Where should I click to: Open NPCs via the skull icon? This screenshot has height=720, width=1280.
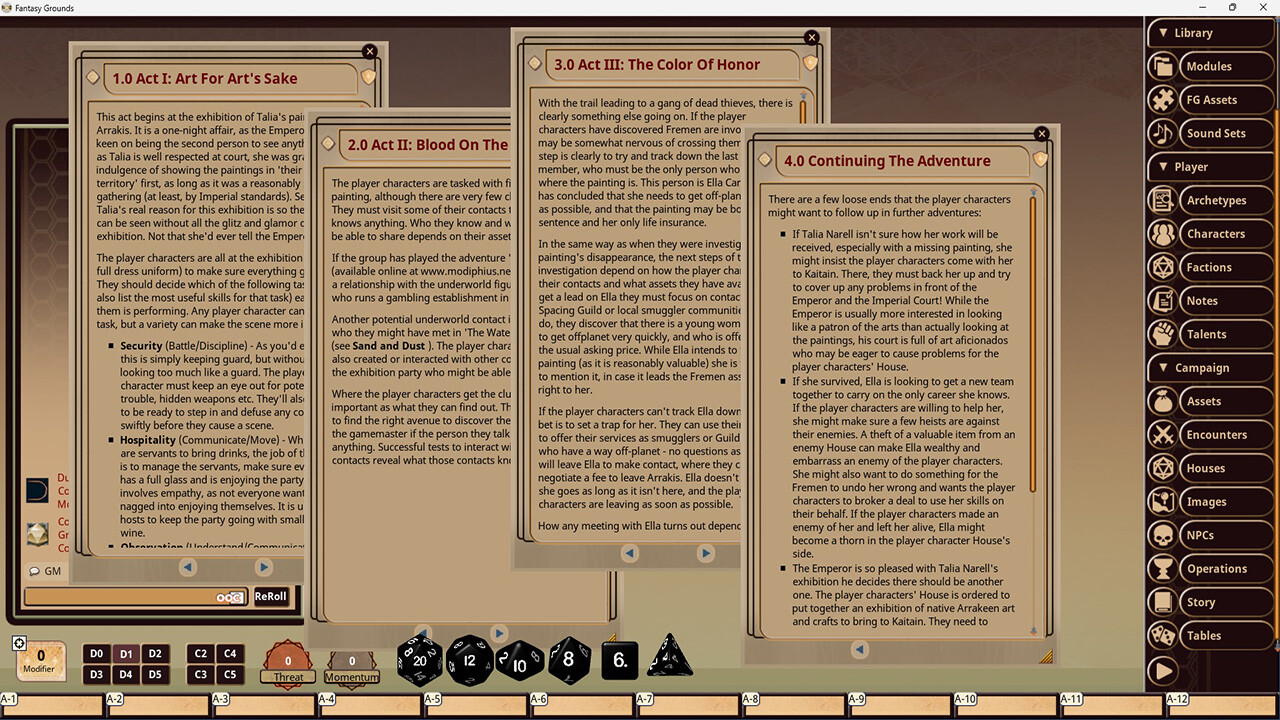tap(1162, 534)
